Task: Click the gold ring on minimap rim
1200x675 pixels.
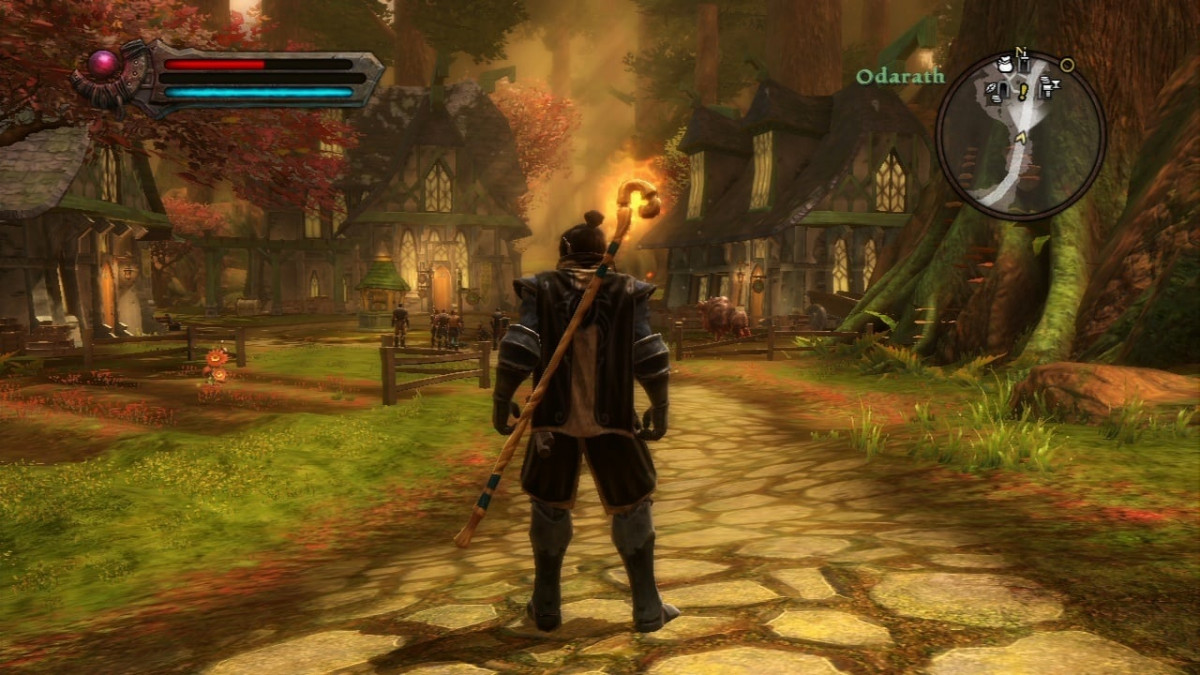Action: pos(1067,65)
